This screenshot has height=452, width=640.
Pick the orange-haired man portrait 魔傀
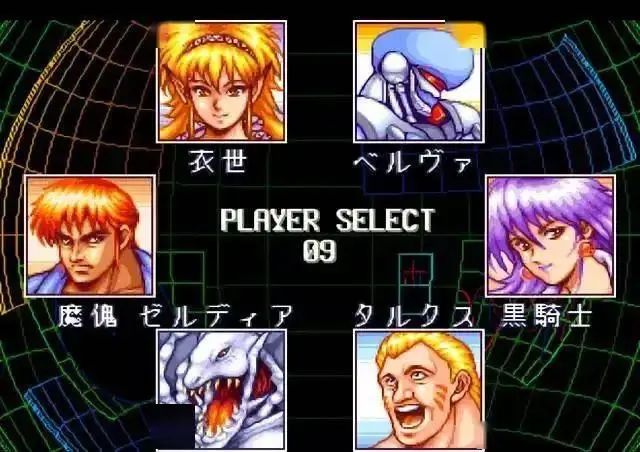pyautogui.click(x=90, y=236)
